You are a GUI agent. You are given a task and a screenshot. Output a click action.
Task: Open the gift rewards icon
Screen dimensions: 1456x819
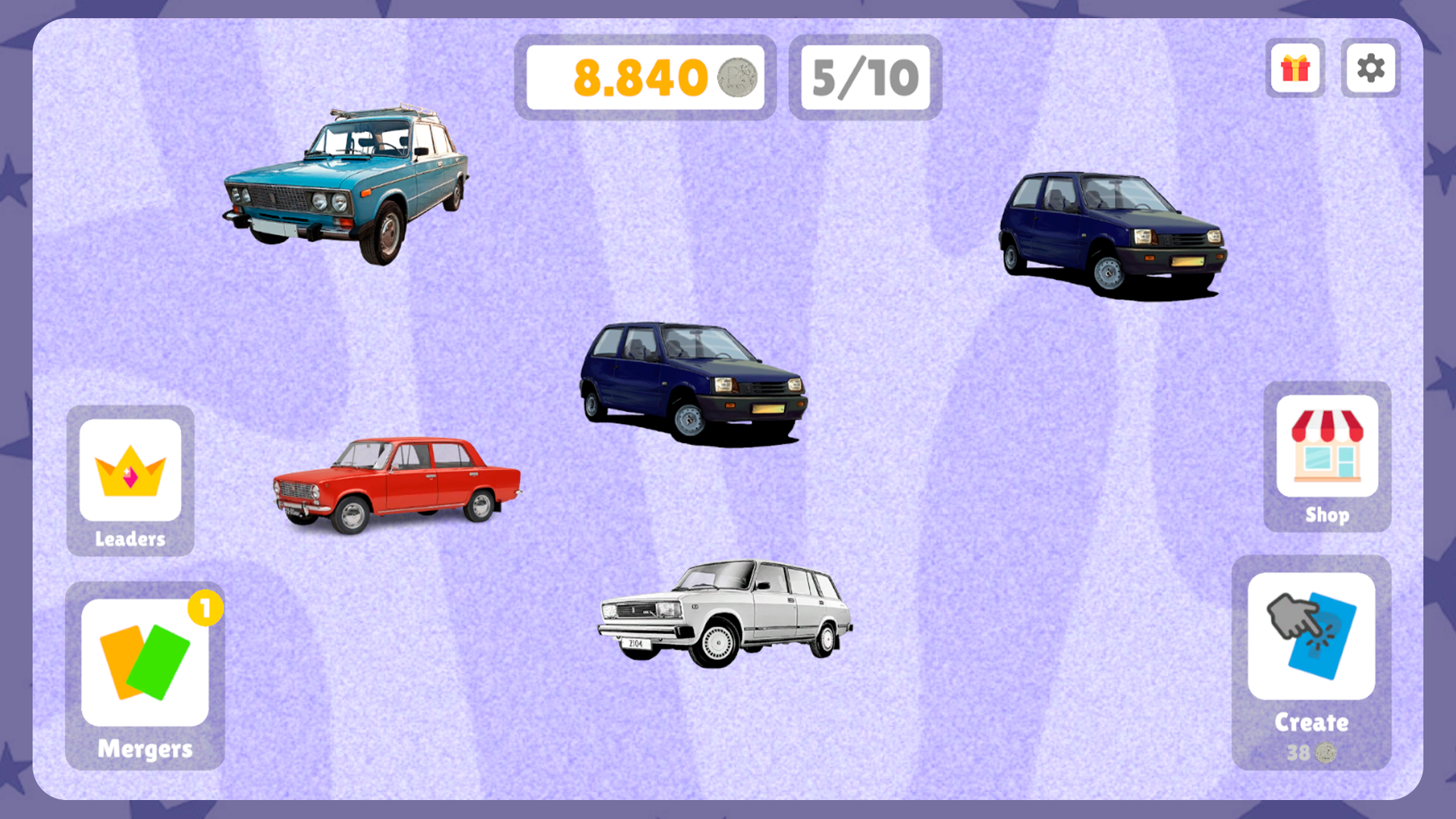tap(1294, 69)
